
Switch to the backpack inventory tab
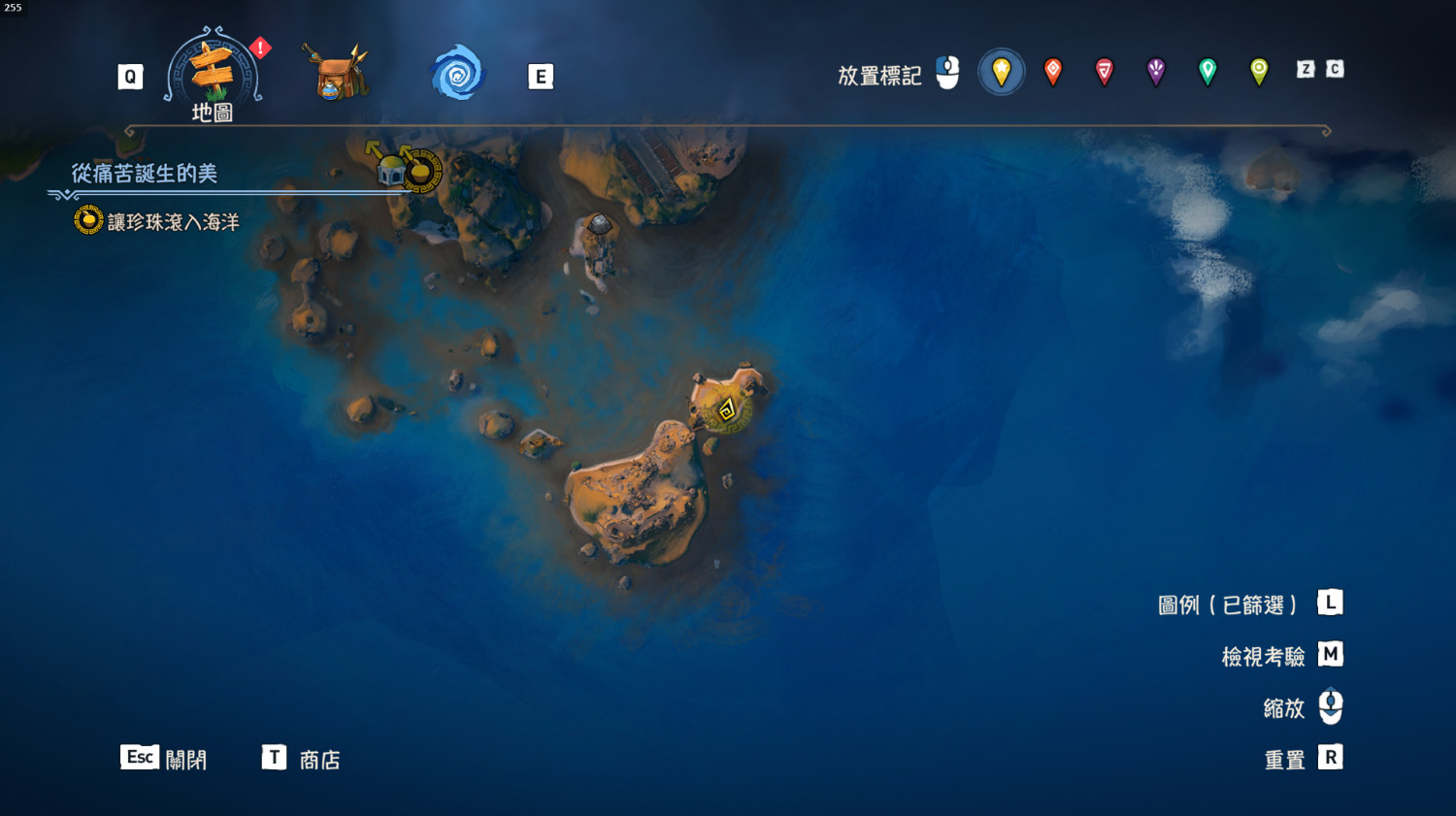[335, 73]
